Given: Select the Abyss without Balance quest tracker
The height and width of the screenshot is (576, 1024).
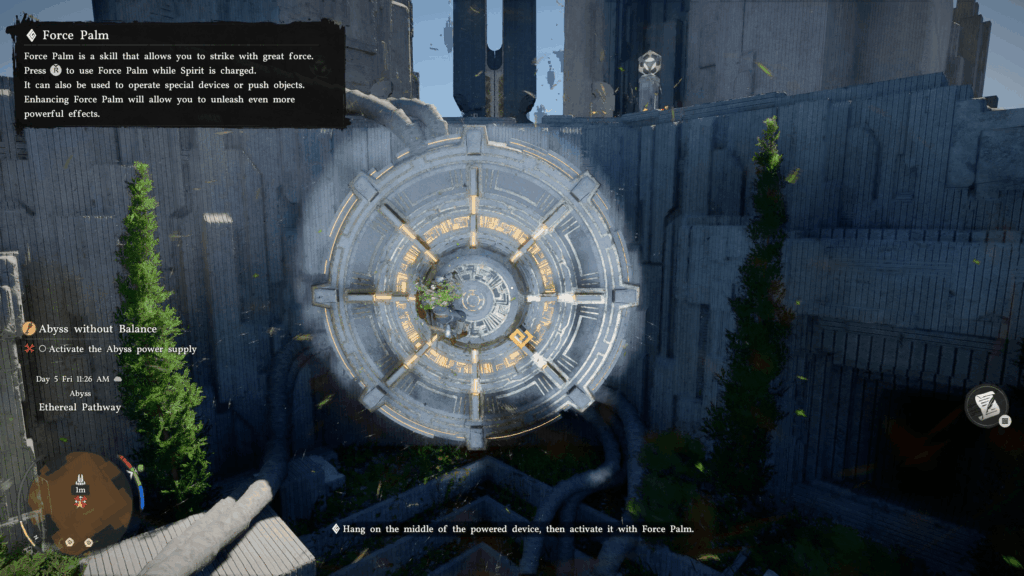Looking at the screenshot, I should [x=96, y=328].
